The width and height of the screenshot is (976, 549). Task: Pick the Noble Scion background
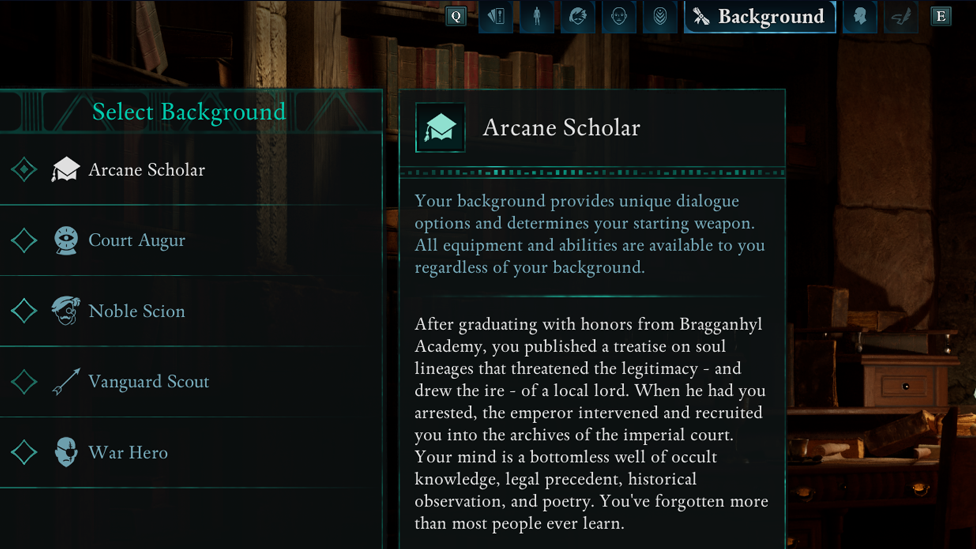click(x=136, y=311)
